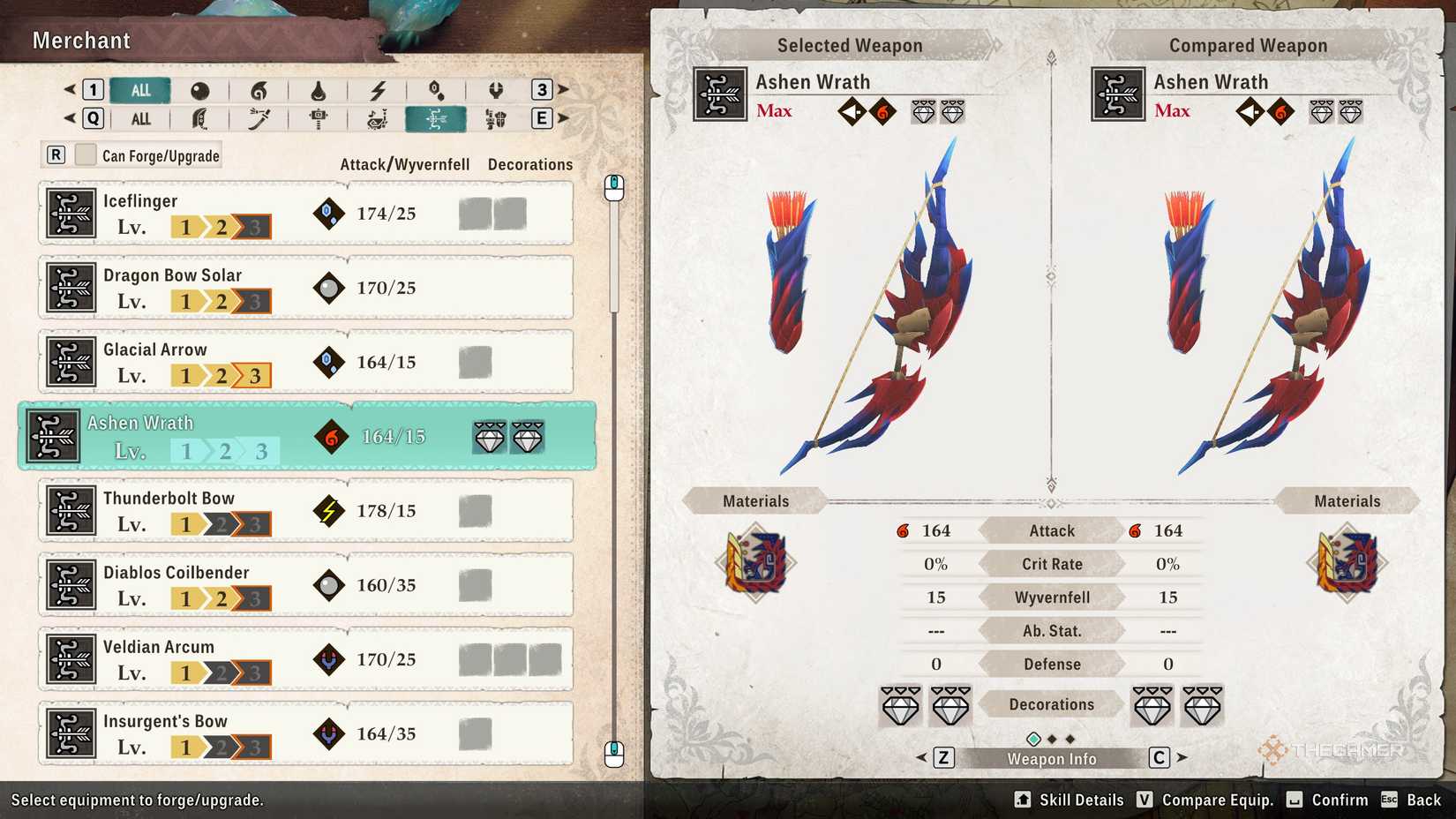
Task: Select the ALL tab on the element row
Action: click(140, 90)
